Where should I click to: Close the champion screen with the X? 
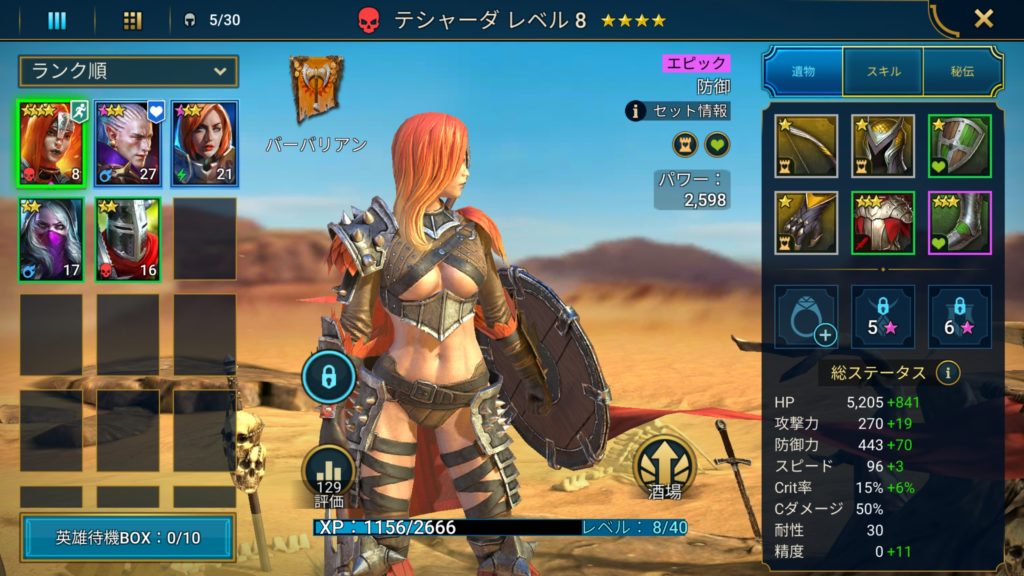[x=984, y=18]
